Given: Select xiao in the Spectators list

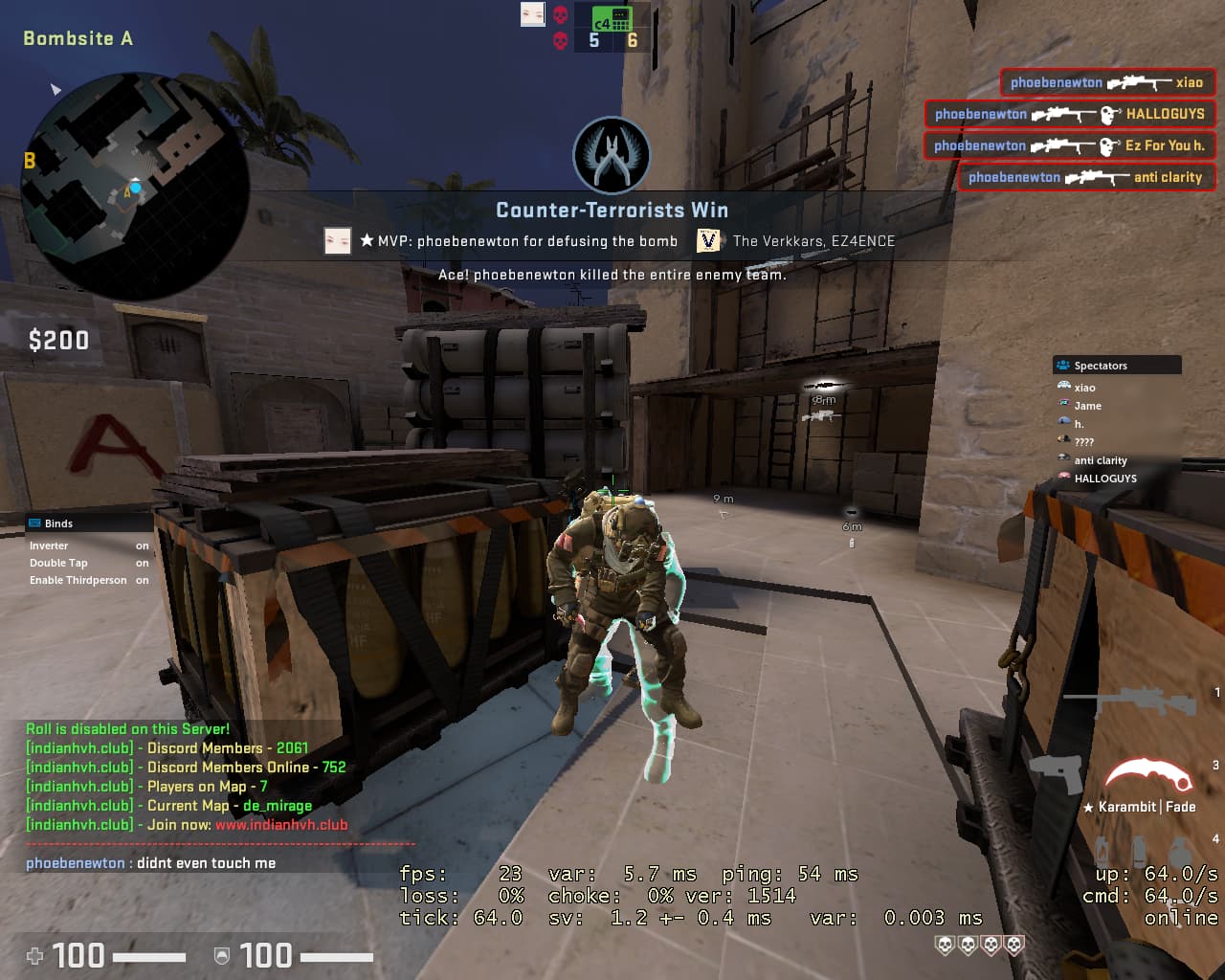Looking at the screenshot, I should click(x=1084, y=388).
